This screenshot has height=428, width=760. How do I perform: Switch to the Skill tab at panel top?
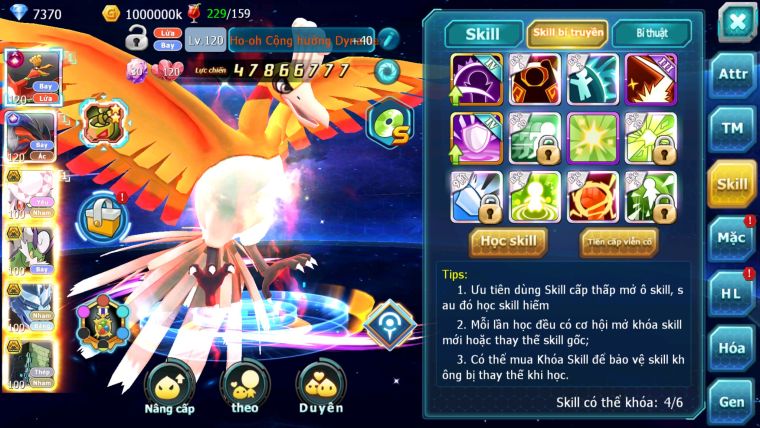tap(482, 33)
